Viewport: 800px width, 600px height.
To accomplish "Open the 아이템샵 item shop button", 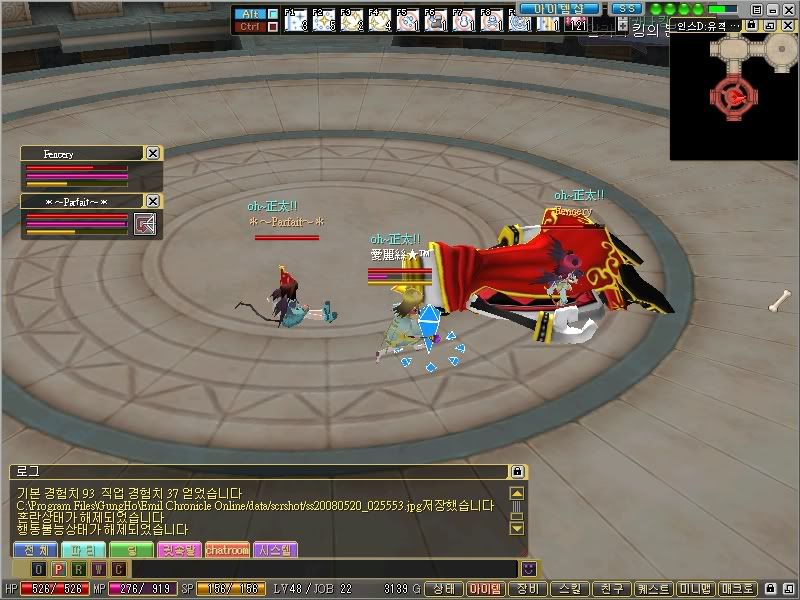I will click(x=565, y=8).
